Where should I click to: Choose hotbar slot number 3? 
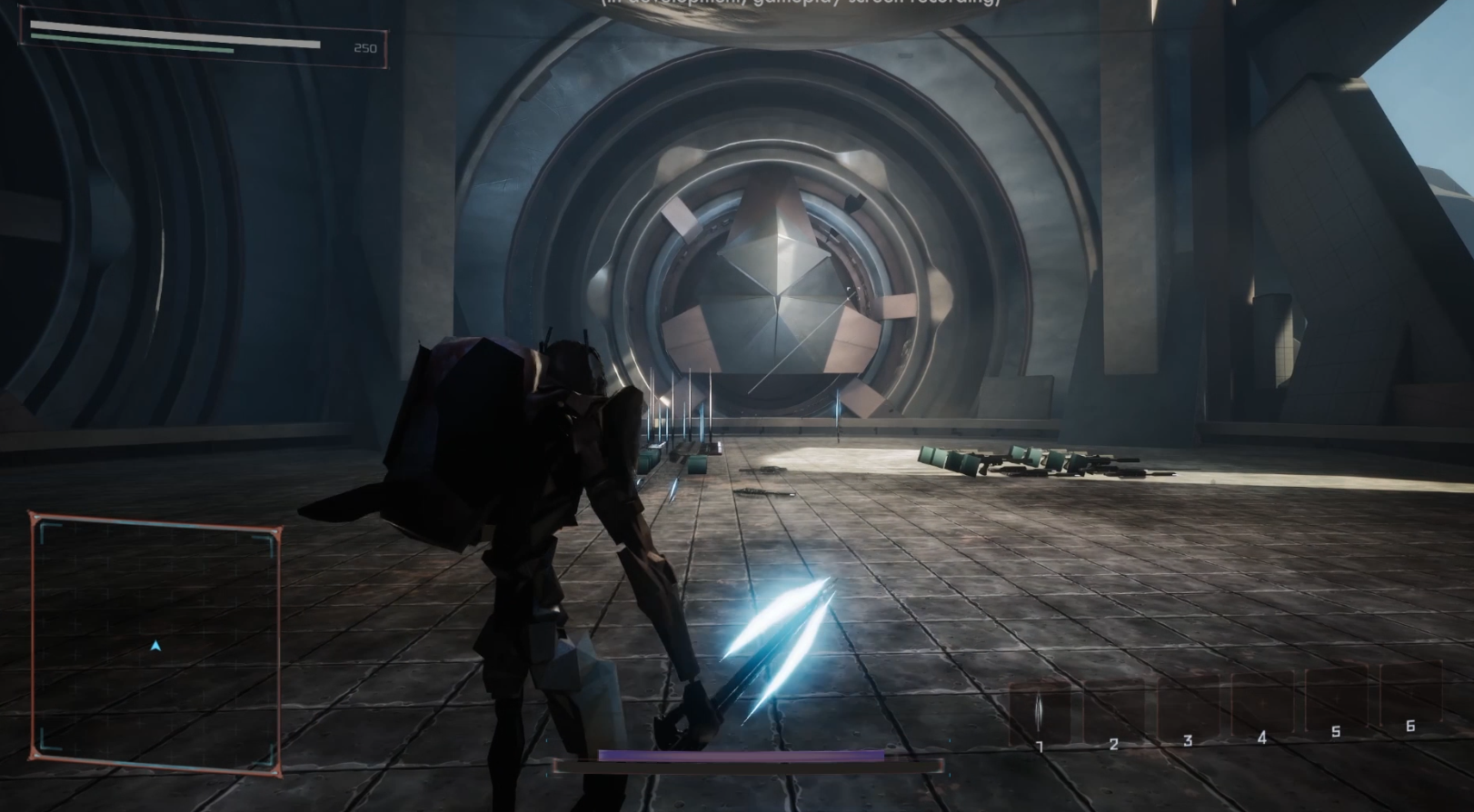(x=1188, y=705)
